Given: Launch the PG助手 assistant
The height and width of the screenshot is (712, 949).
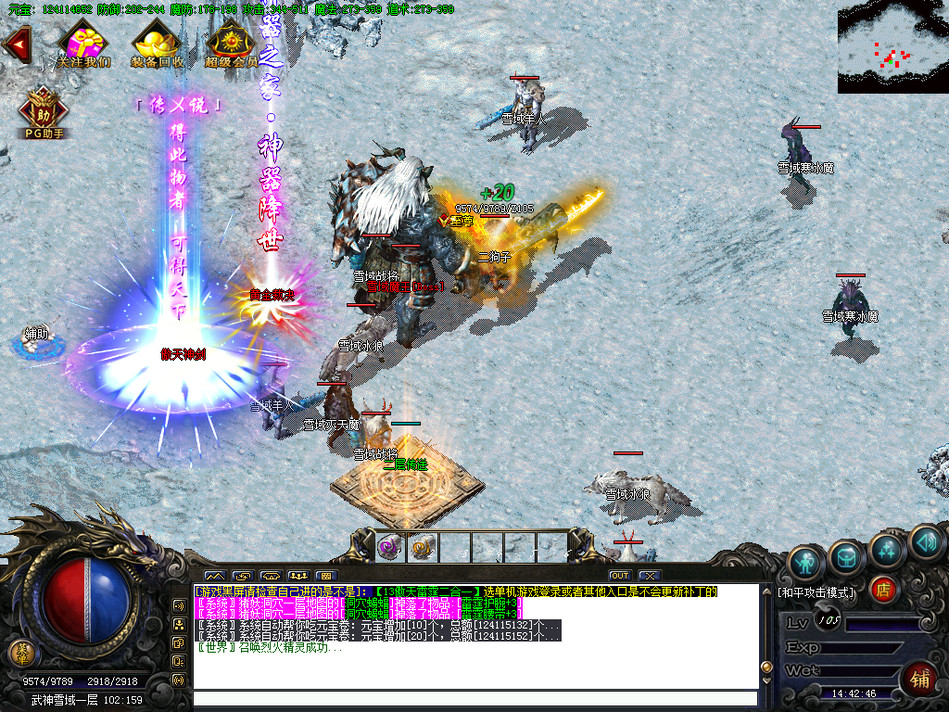Looking at the screenshot, I should [x=43, y=110].
